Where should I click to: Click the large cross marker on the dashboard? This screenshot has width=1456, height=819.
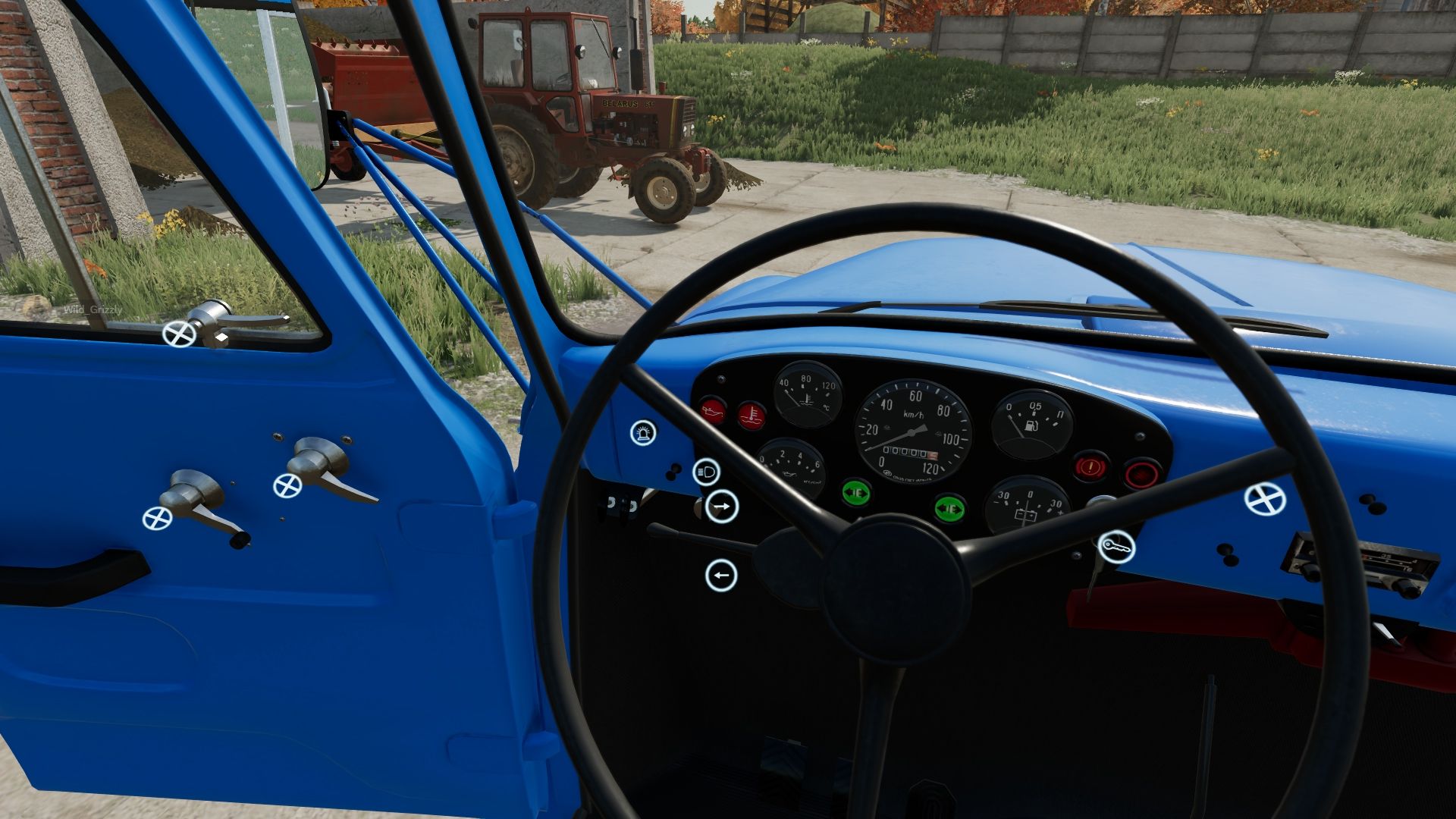tap(1265, 500)
